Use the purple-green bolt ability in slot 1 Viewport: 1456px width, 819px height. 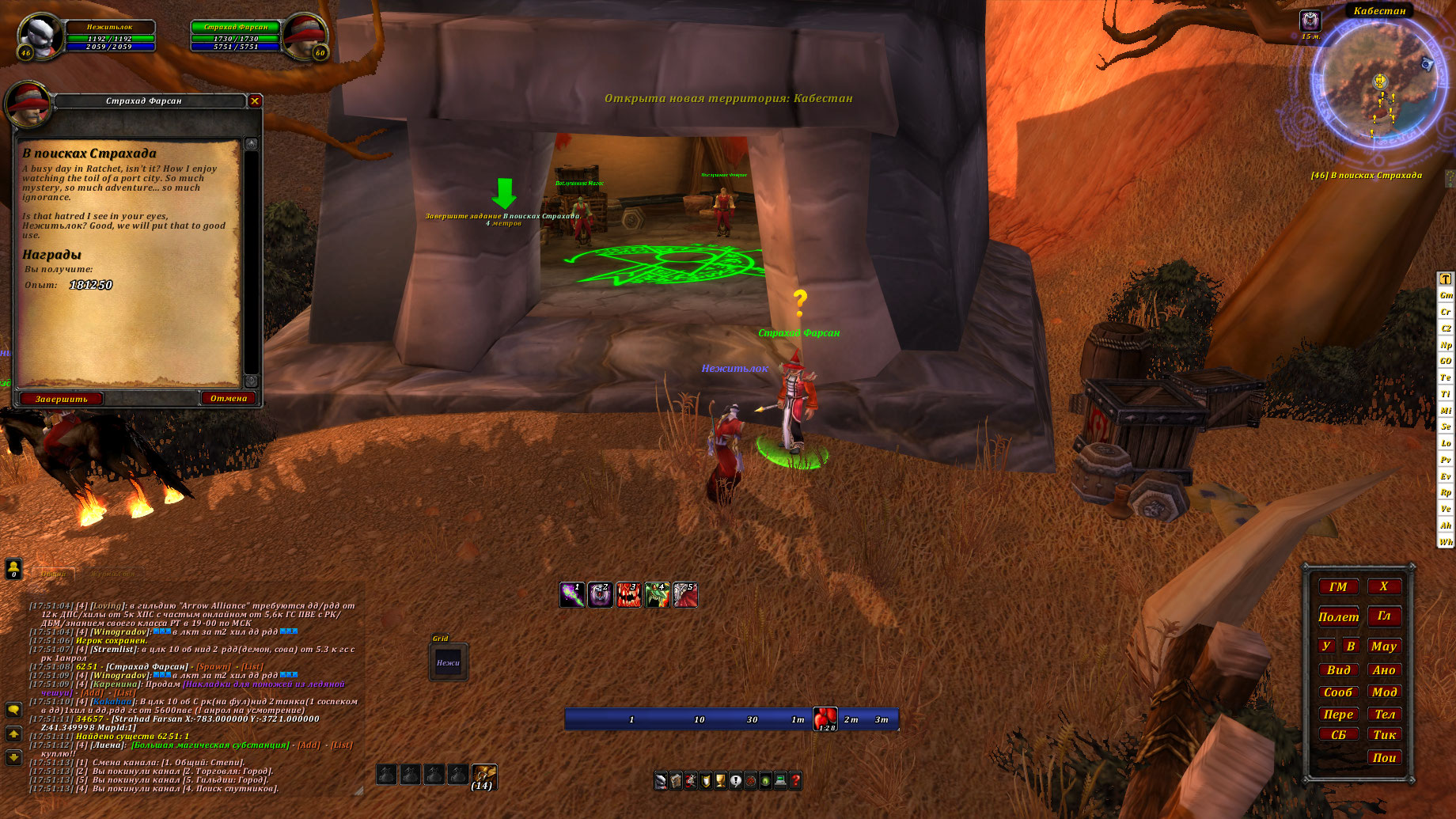[572, 594]
